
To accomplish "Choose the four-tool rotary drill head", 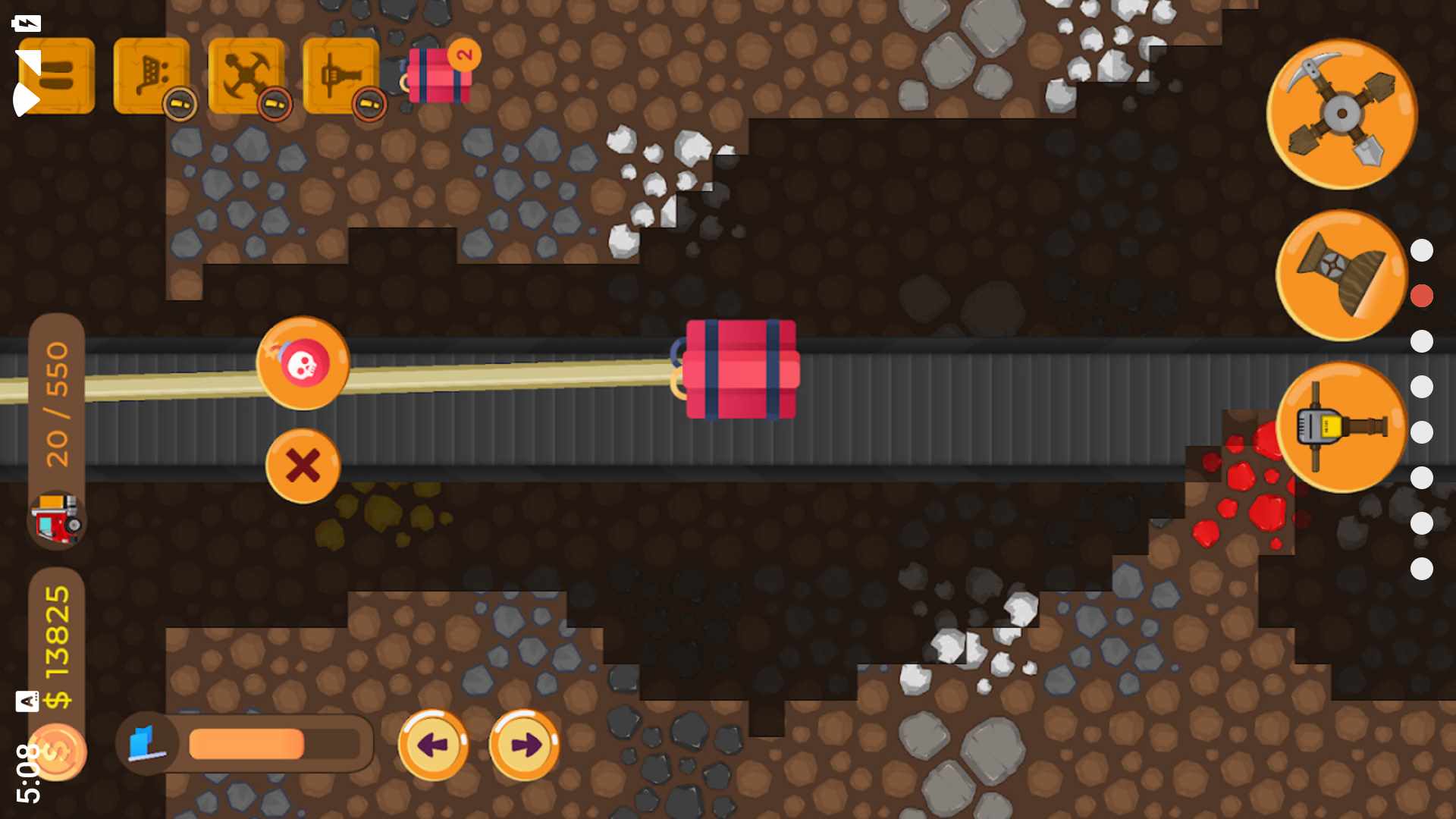I will (x=1341, y=115).
